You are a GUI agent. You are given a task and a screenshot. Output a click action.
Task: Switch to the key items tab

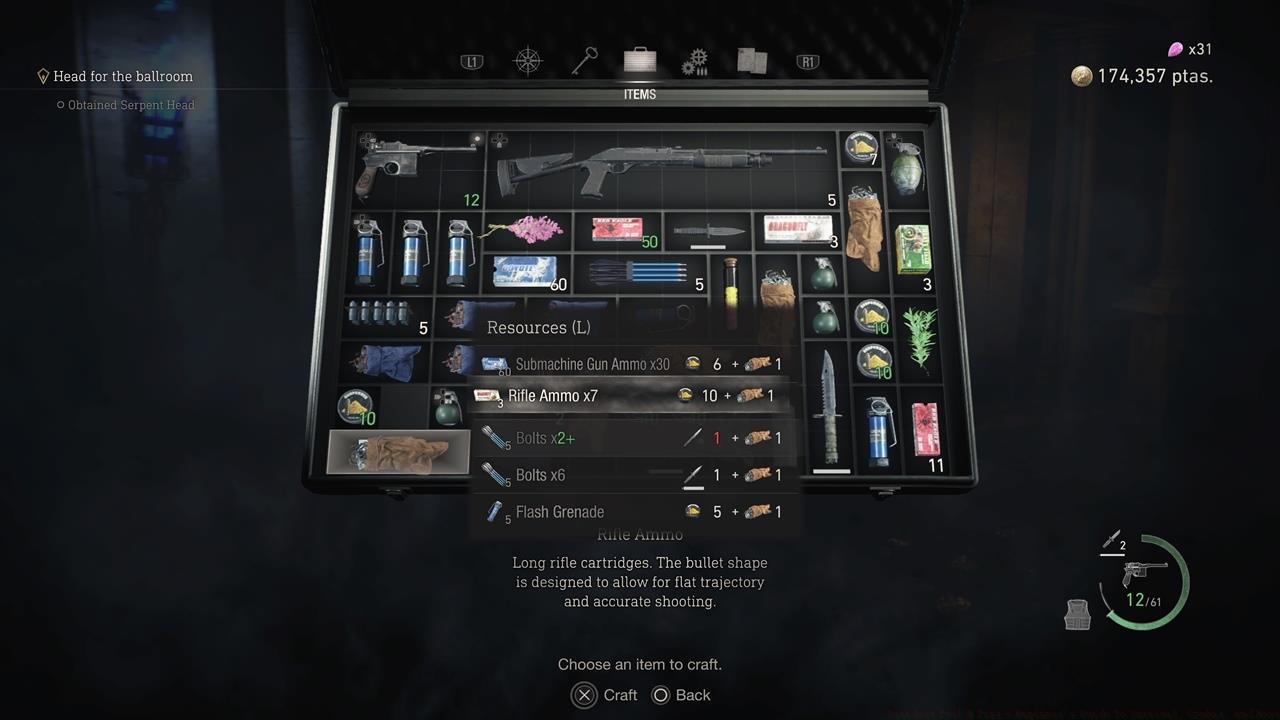tap(584, 62)
